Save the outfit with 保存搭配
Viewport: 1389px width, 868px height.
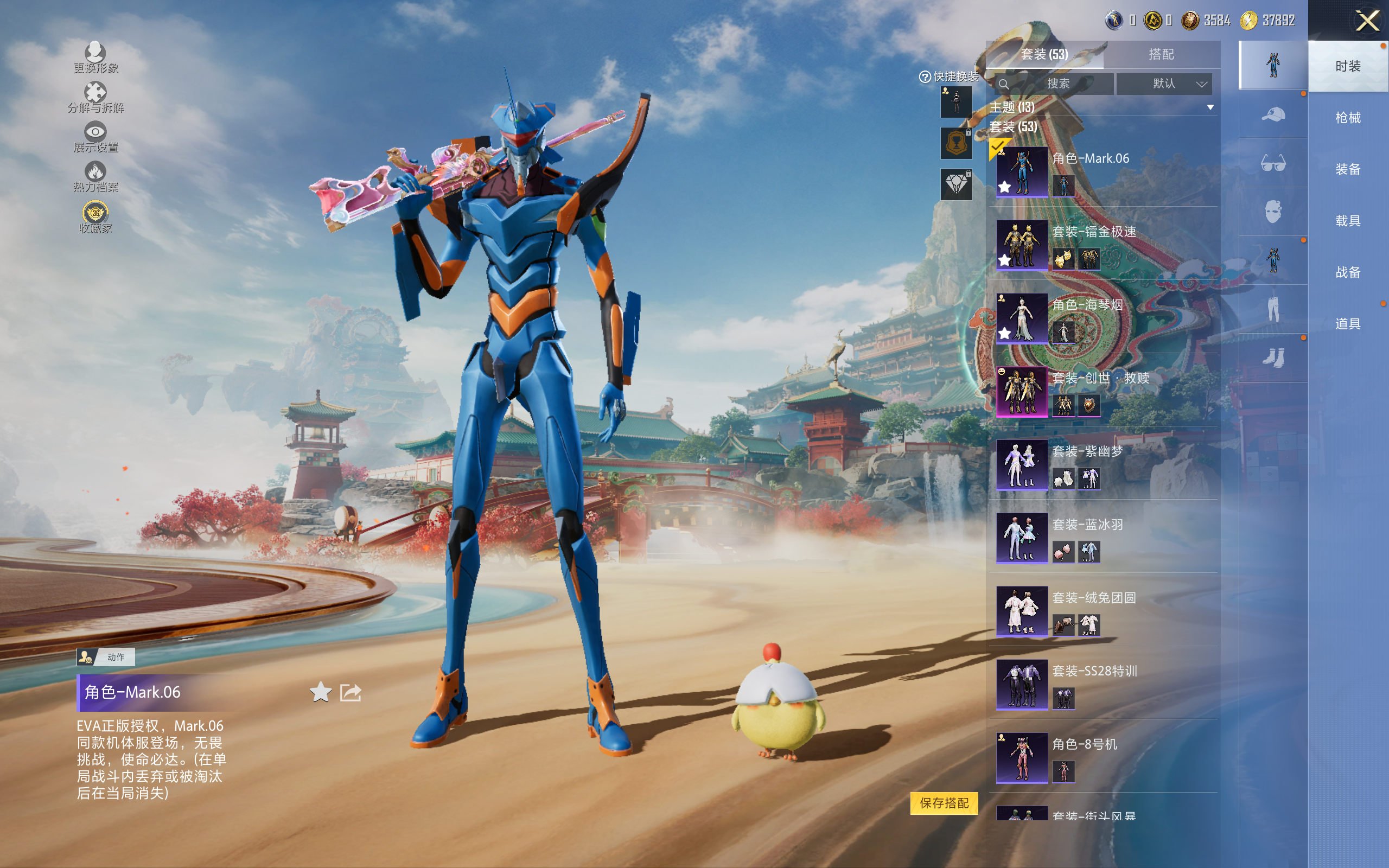point(944,803)
